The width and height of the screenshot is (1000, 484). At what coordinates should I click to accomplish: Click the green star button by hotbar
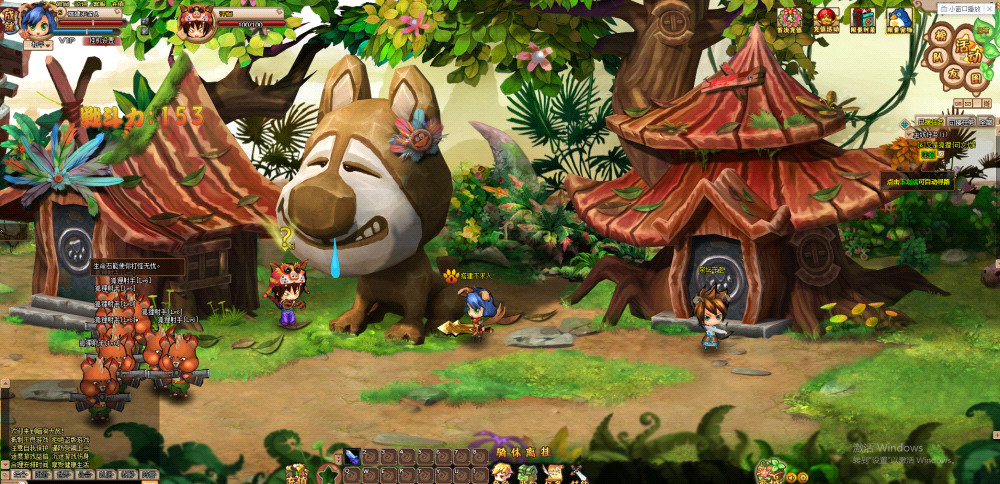(326, 472)
